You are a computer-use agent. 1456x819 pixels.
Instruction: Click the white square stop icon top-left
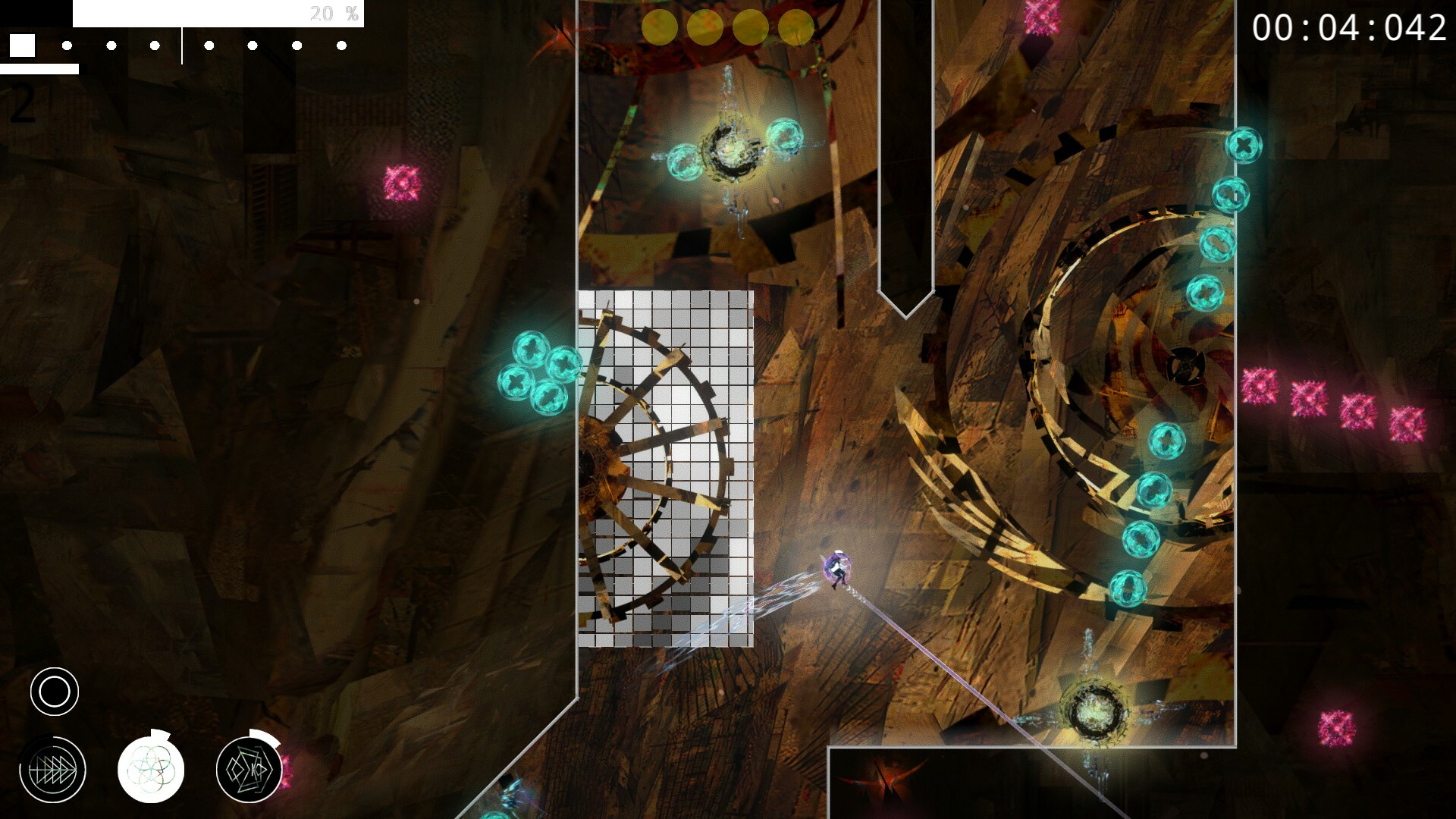(24, 45)
